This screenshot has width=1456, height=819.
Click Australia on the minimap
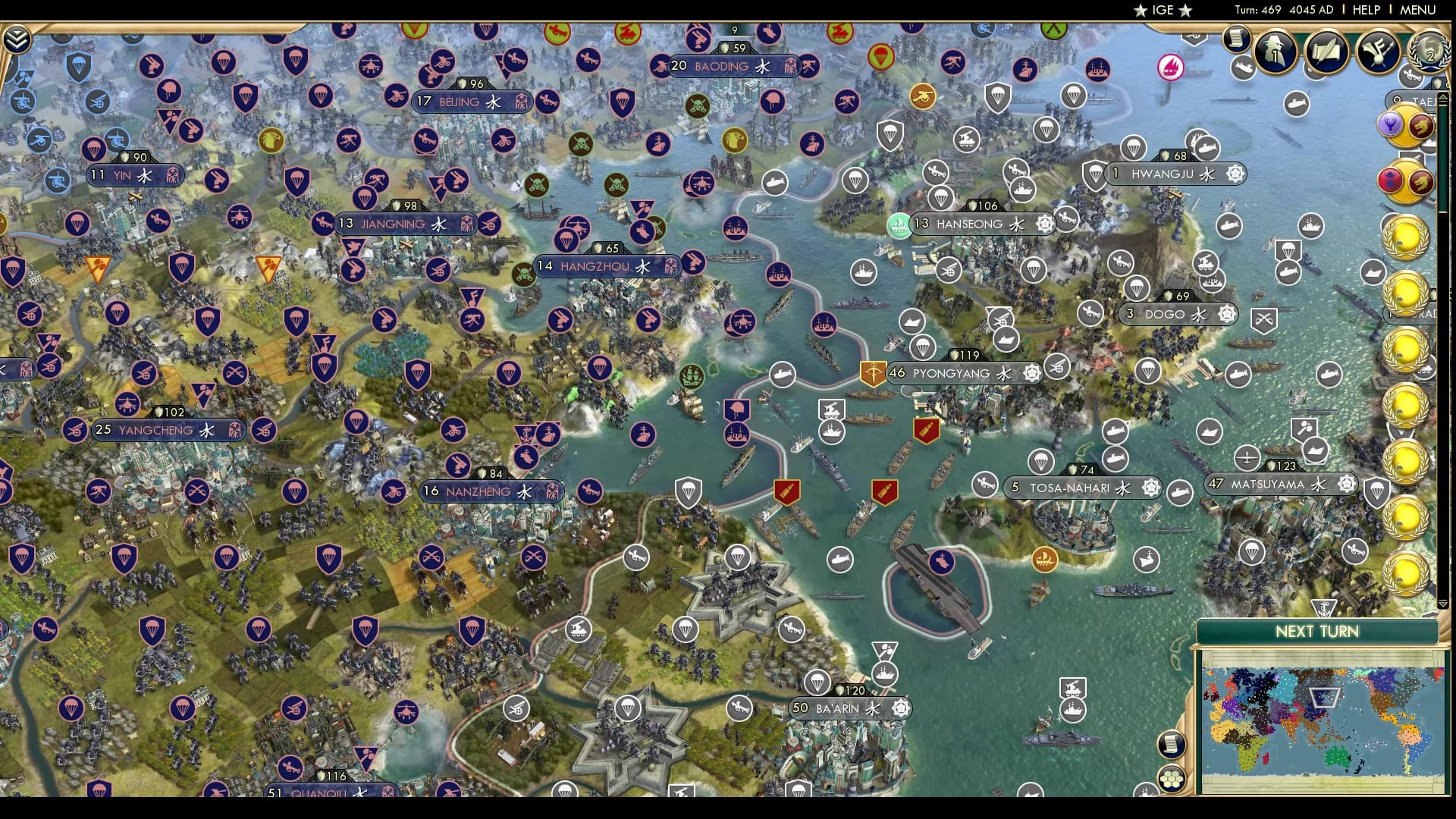[x=1335, y=757]
